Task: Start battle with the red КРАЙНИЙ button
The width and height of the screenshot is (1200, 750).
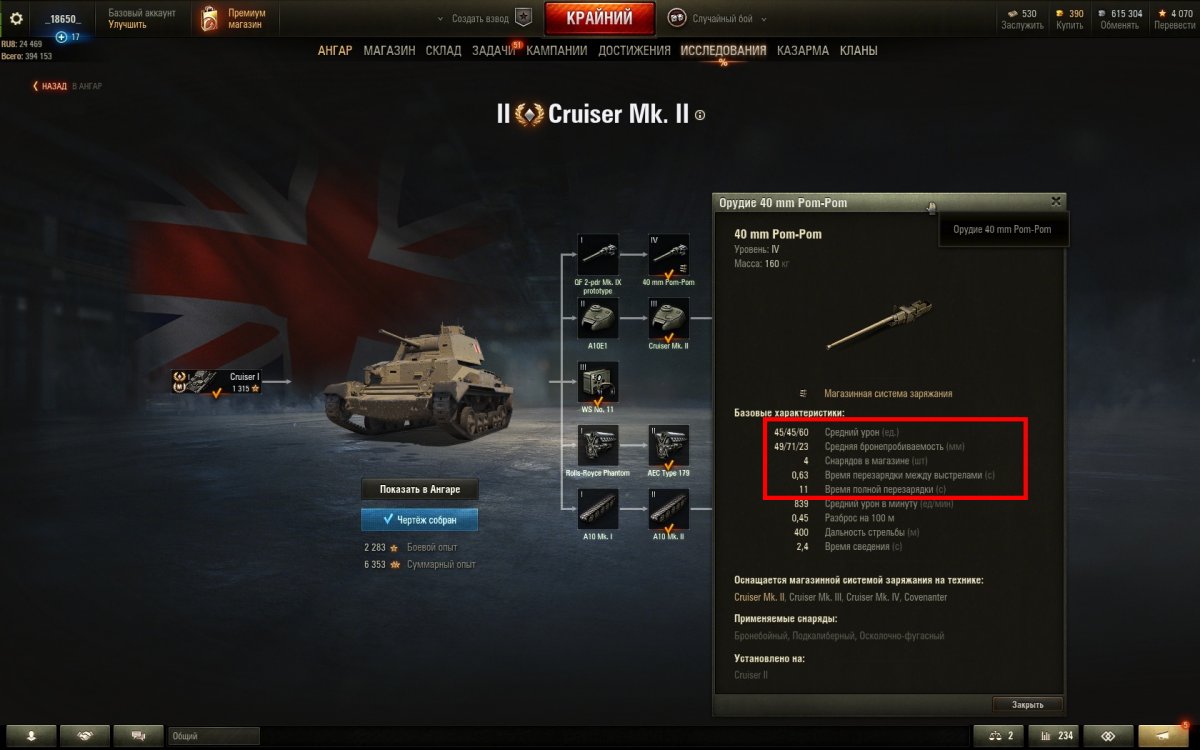Action: click(x=599, y=18)
